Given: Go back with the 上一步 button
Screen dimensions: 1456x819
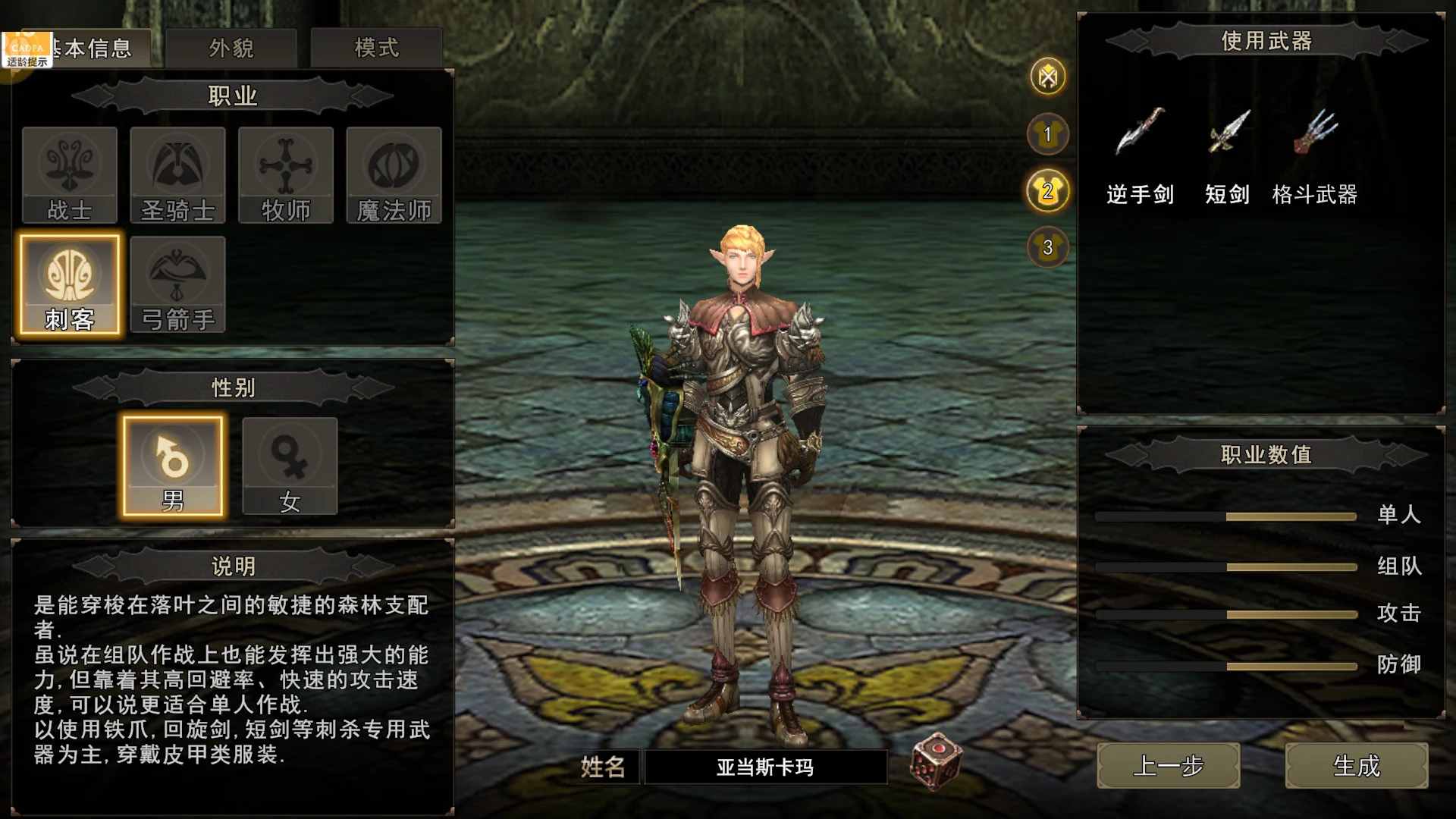Looking at the screenshot, I should point(1168,766).
